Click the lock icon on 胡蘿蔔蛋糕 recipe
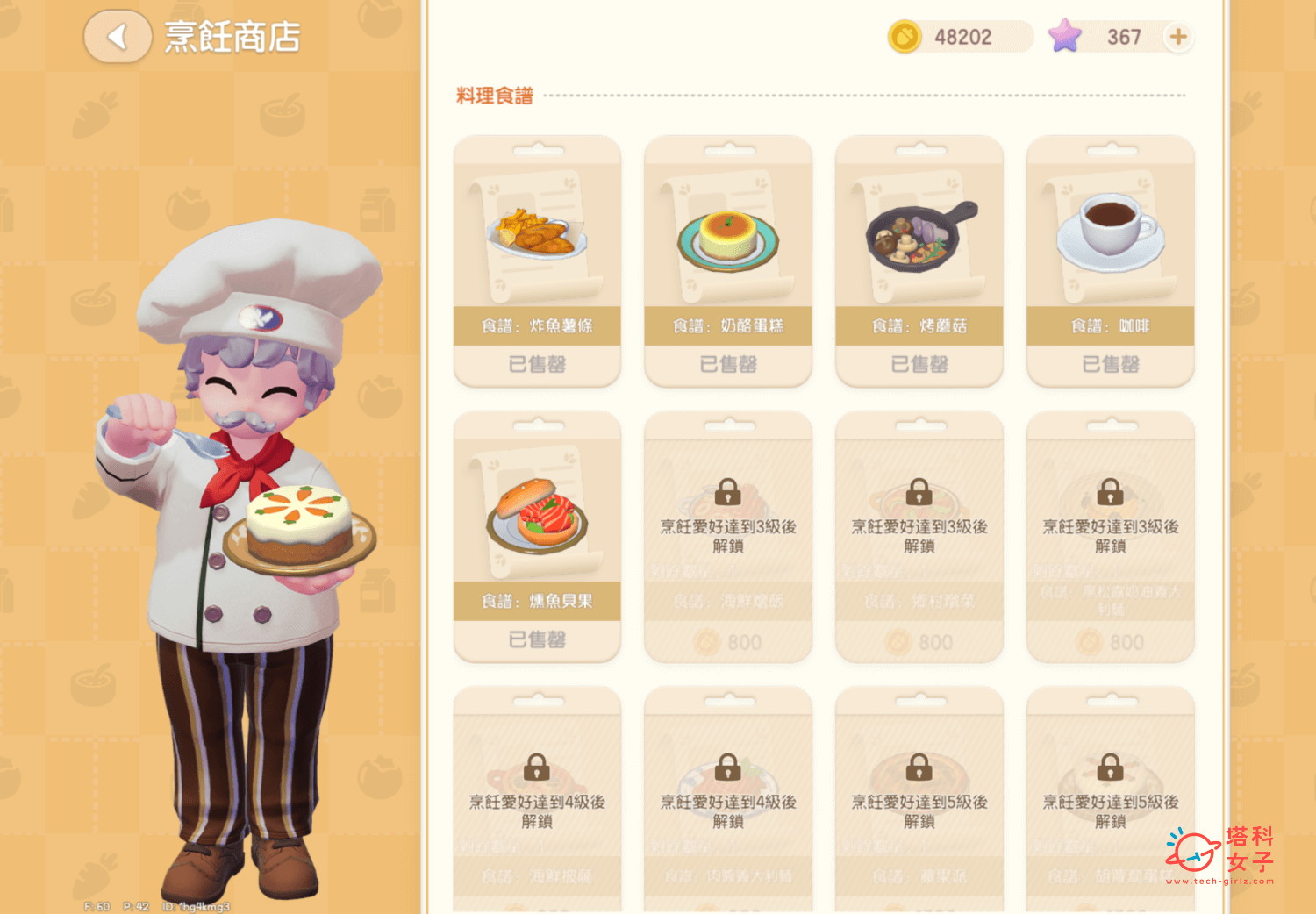The image size is (1316, 914). (x=1110, y=768)
